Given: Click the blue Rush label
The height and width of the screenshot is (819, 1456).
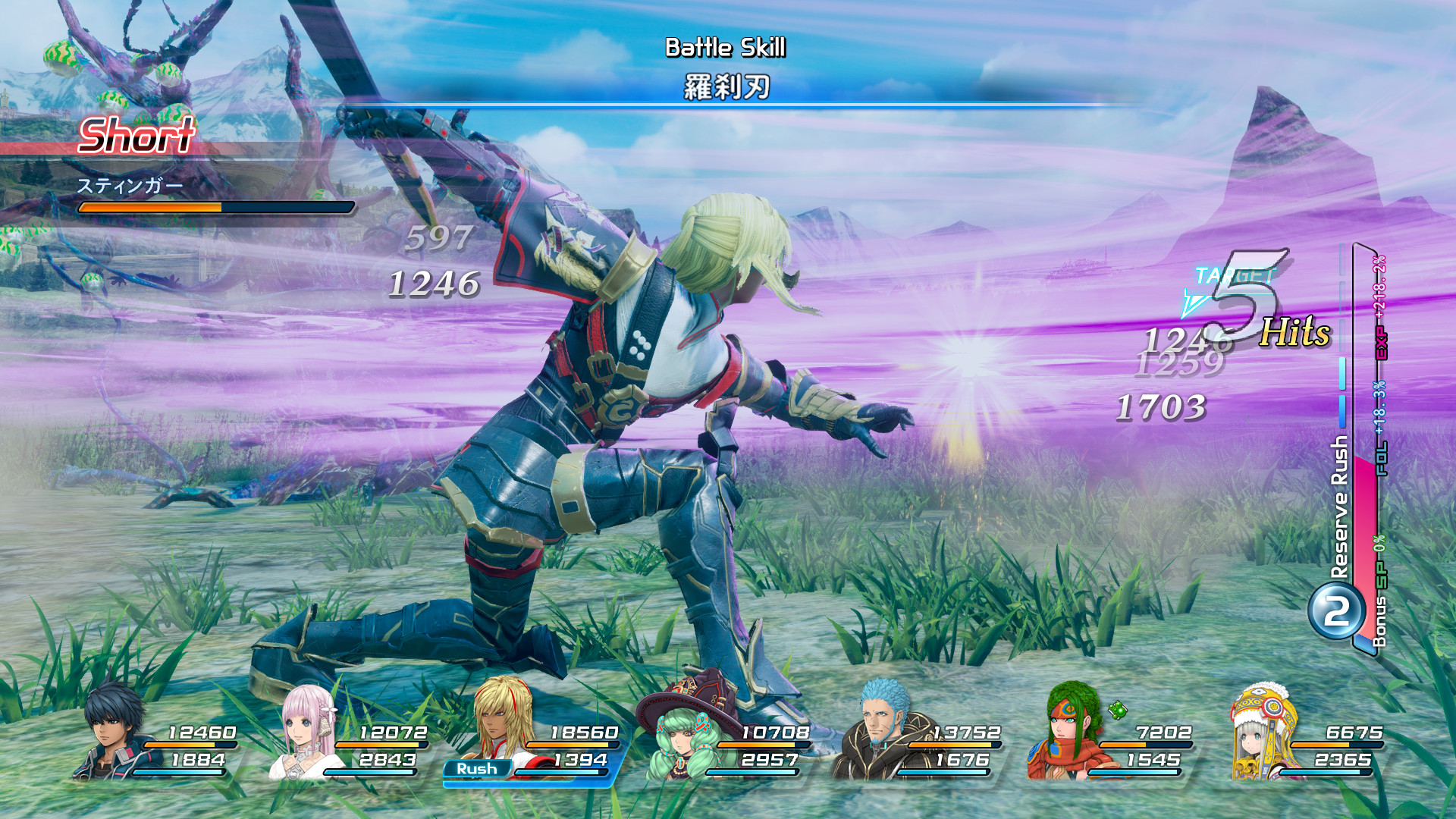Looking at the screenshot, I should point(476,769).
